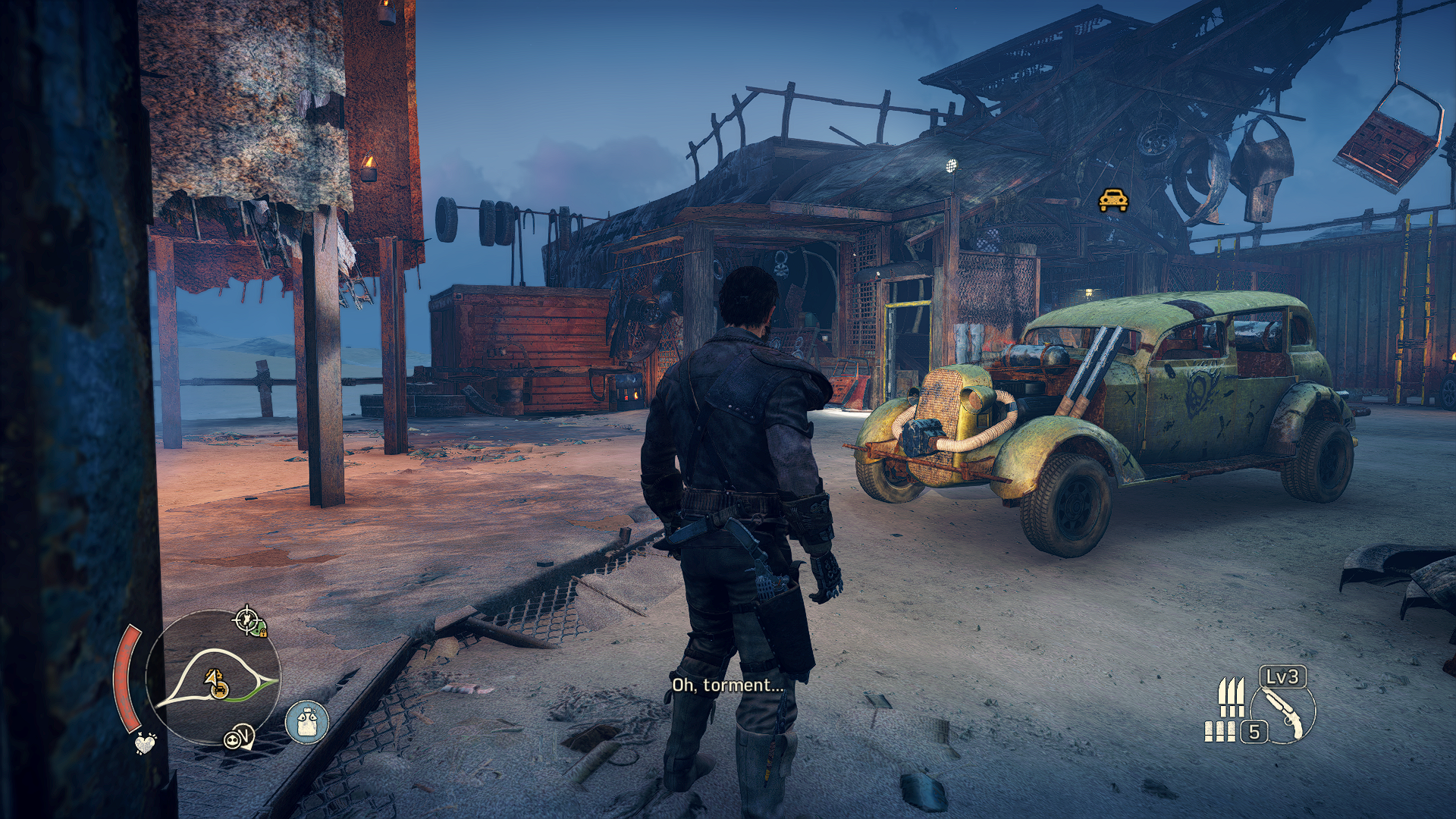
Task: Click the car icon on the minimap
Action: tap(219, 689)
